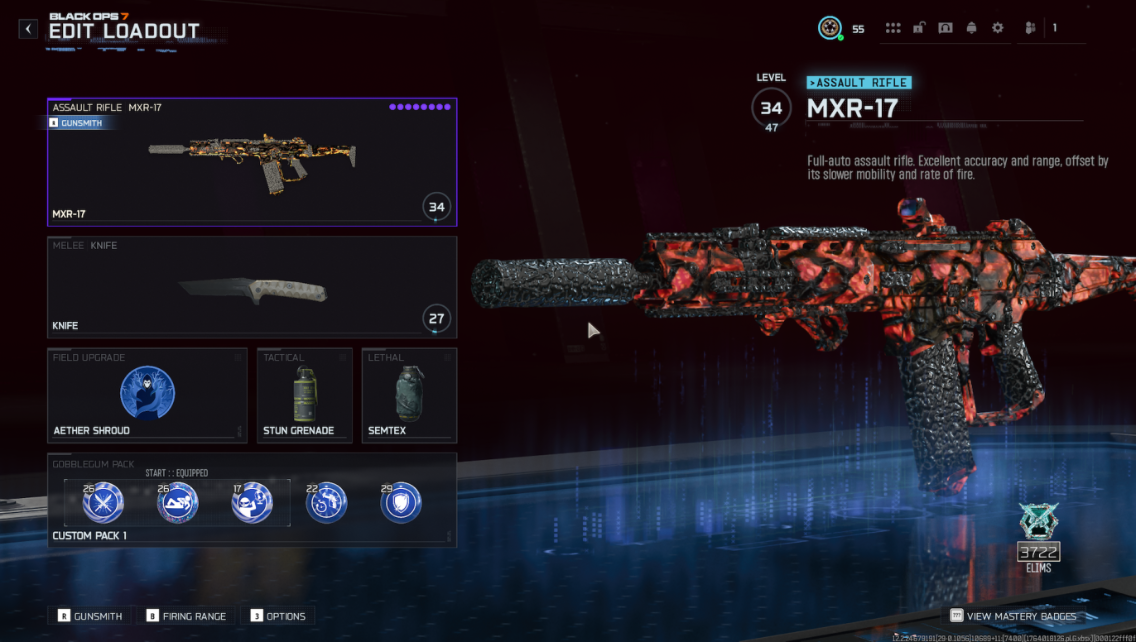Screen dimensions: 1136x642
Task: Pick the lying-down figure gobblegum
Action: pos(178,502)
